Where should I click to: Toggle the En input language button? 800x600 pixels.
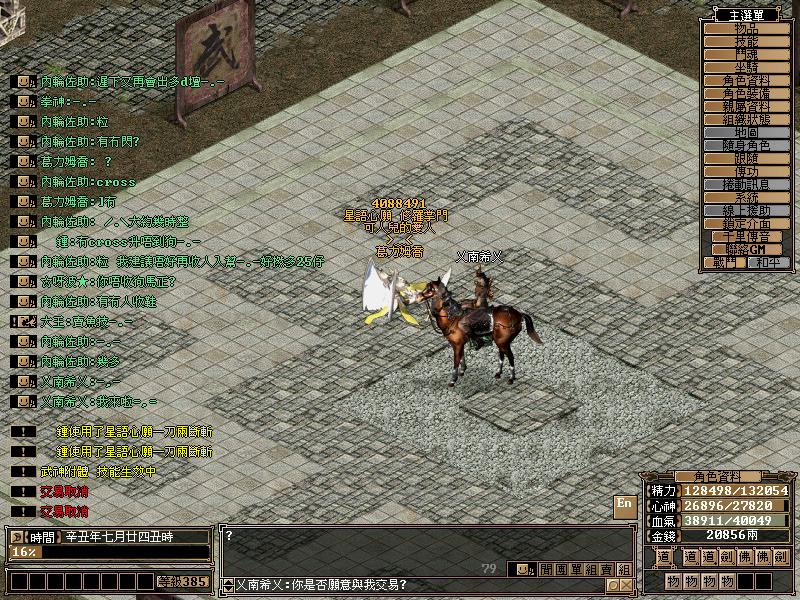click(624, 504)
